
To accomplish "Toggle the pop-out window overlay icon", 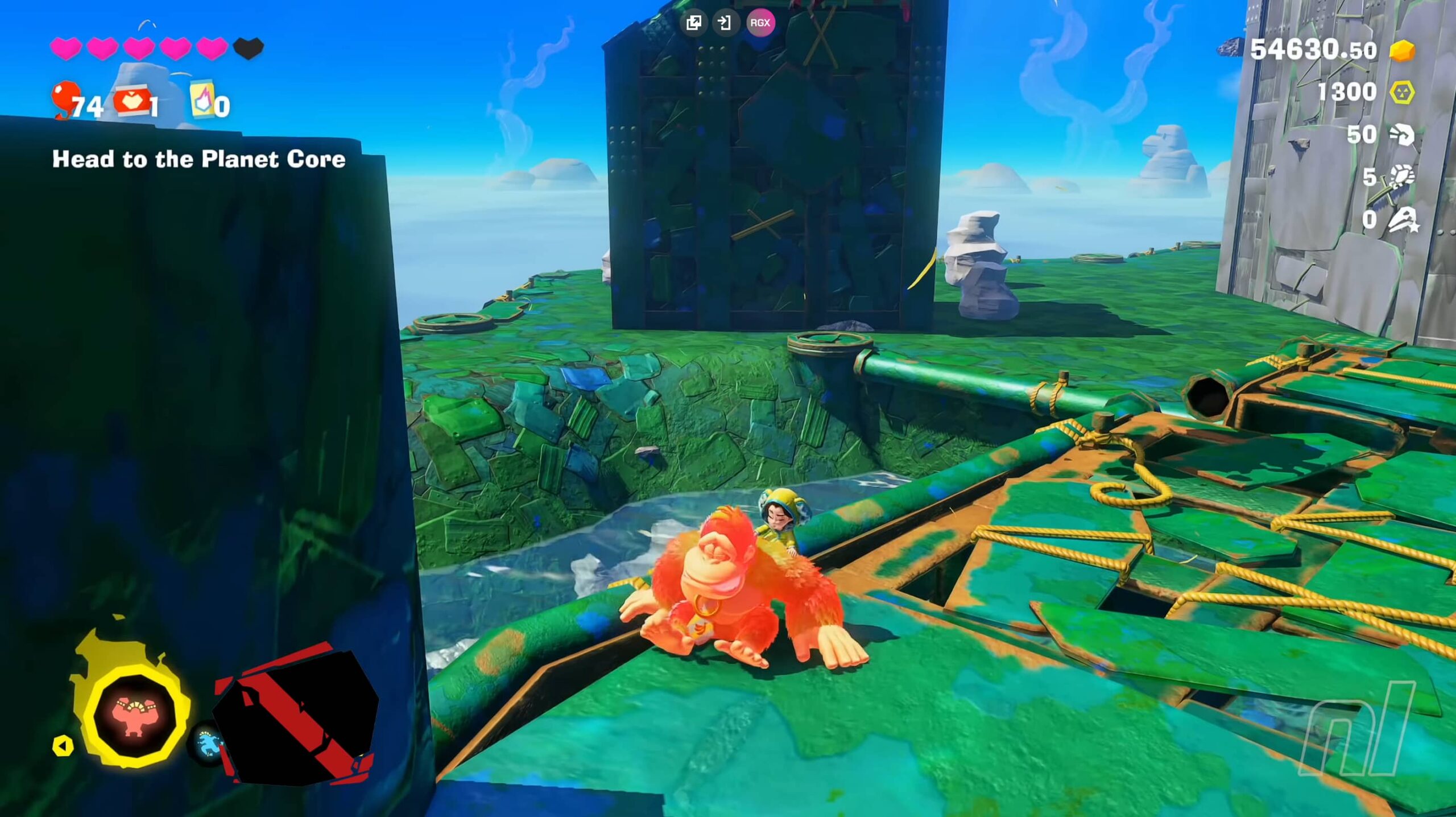I will 694,23.
